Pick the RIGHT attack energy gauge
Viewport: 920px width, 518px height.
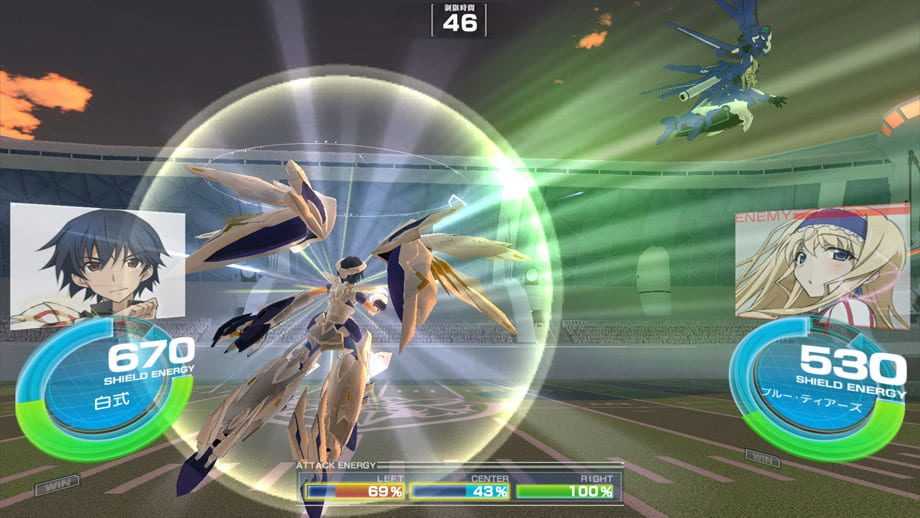pos(564,491)
